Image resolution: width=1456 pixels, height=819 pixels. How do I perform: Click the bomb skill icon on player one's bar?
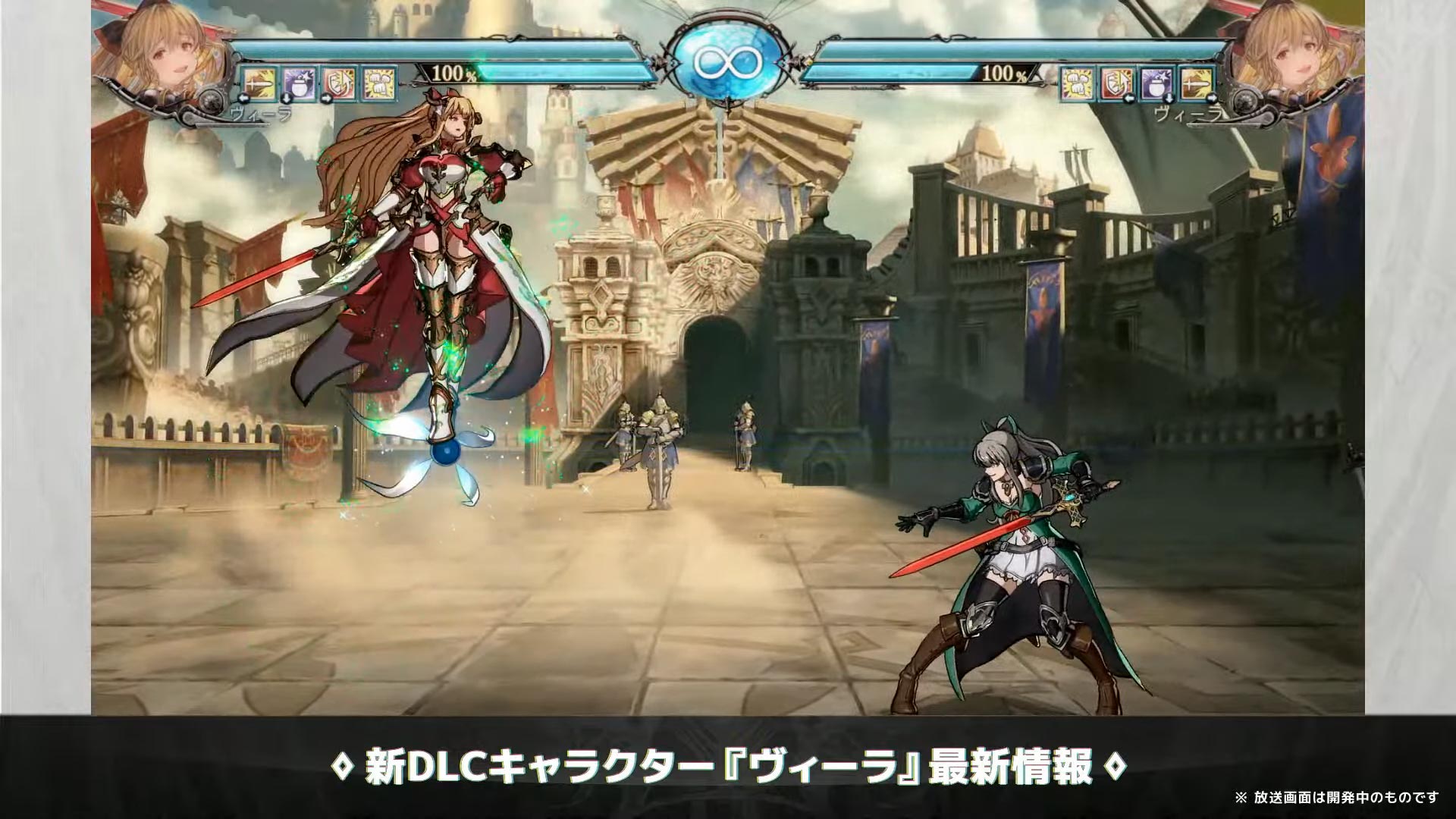(298, 83)
